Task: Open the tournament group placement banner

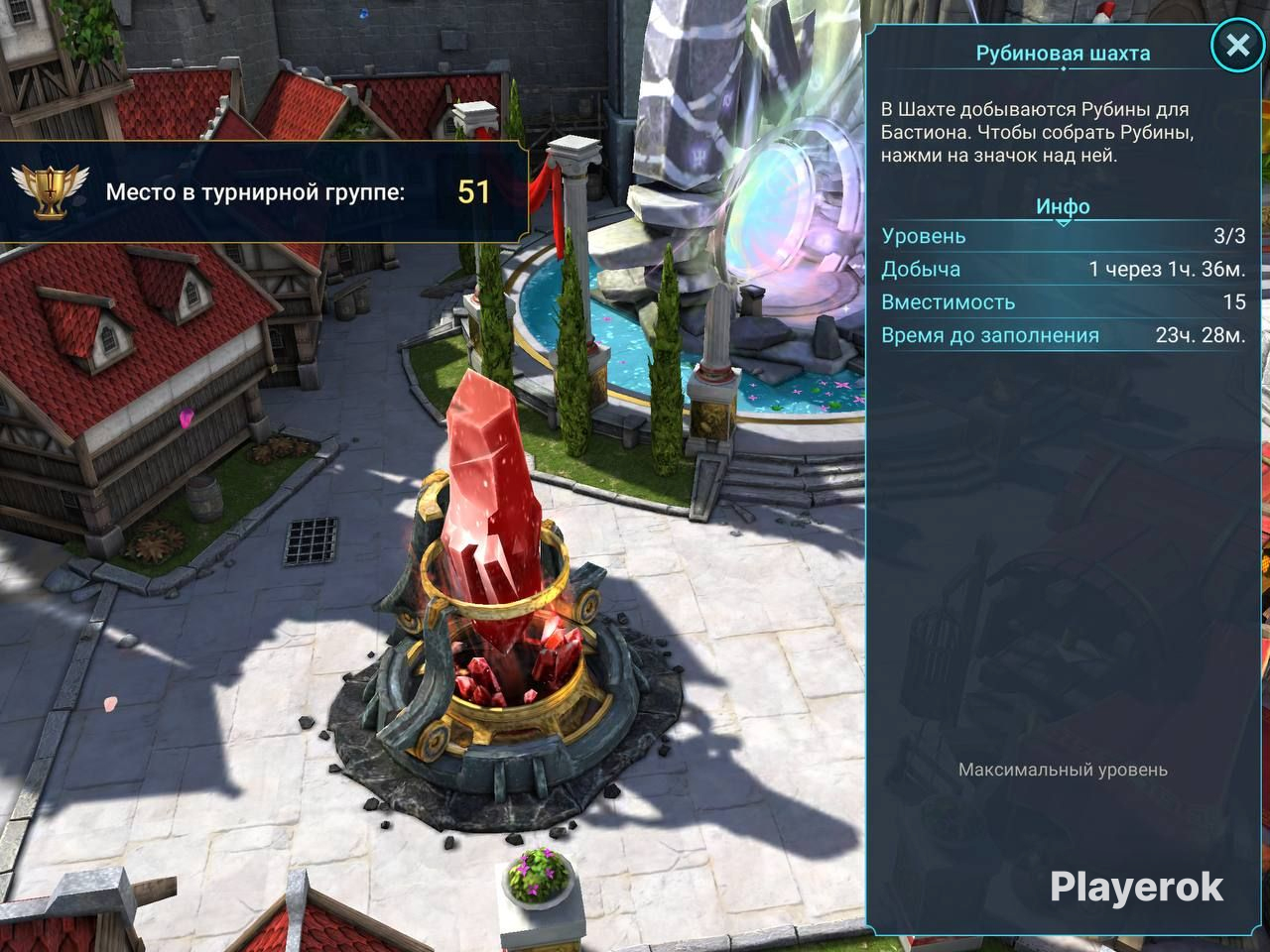Action: 264,191
